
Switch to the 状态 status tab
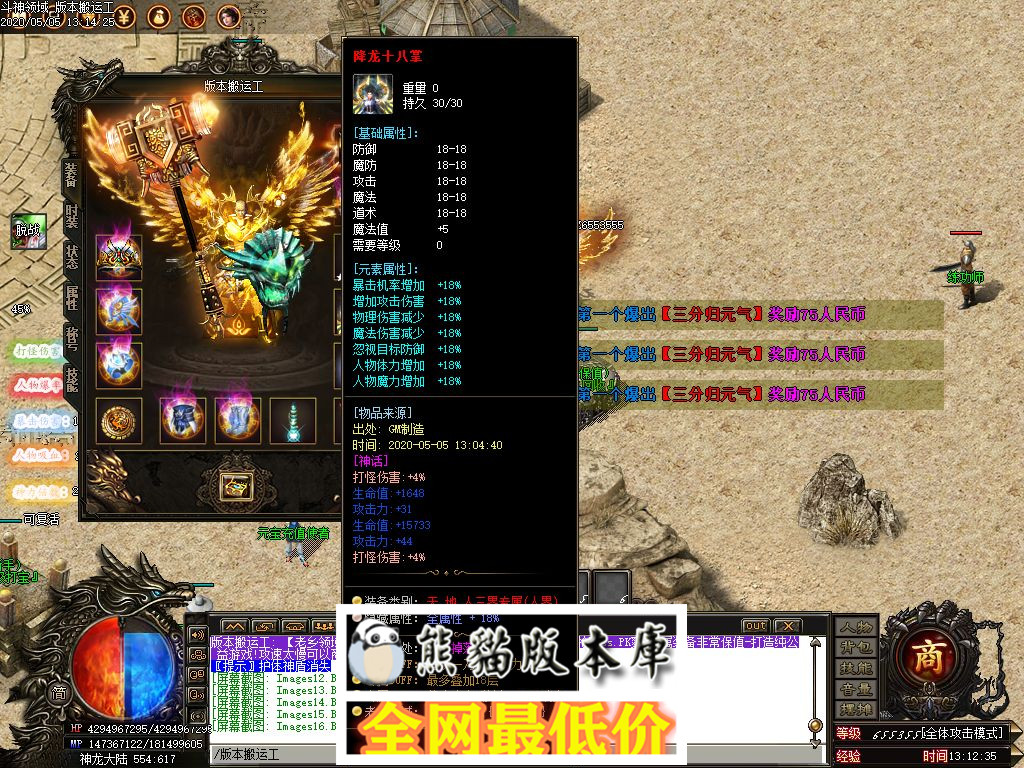71,257
